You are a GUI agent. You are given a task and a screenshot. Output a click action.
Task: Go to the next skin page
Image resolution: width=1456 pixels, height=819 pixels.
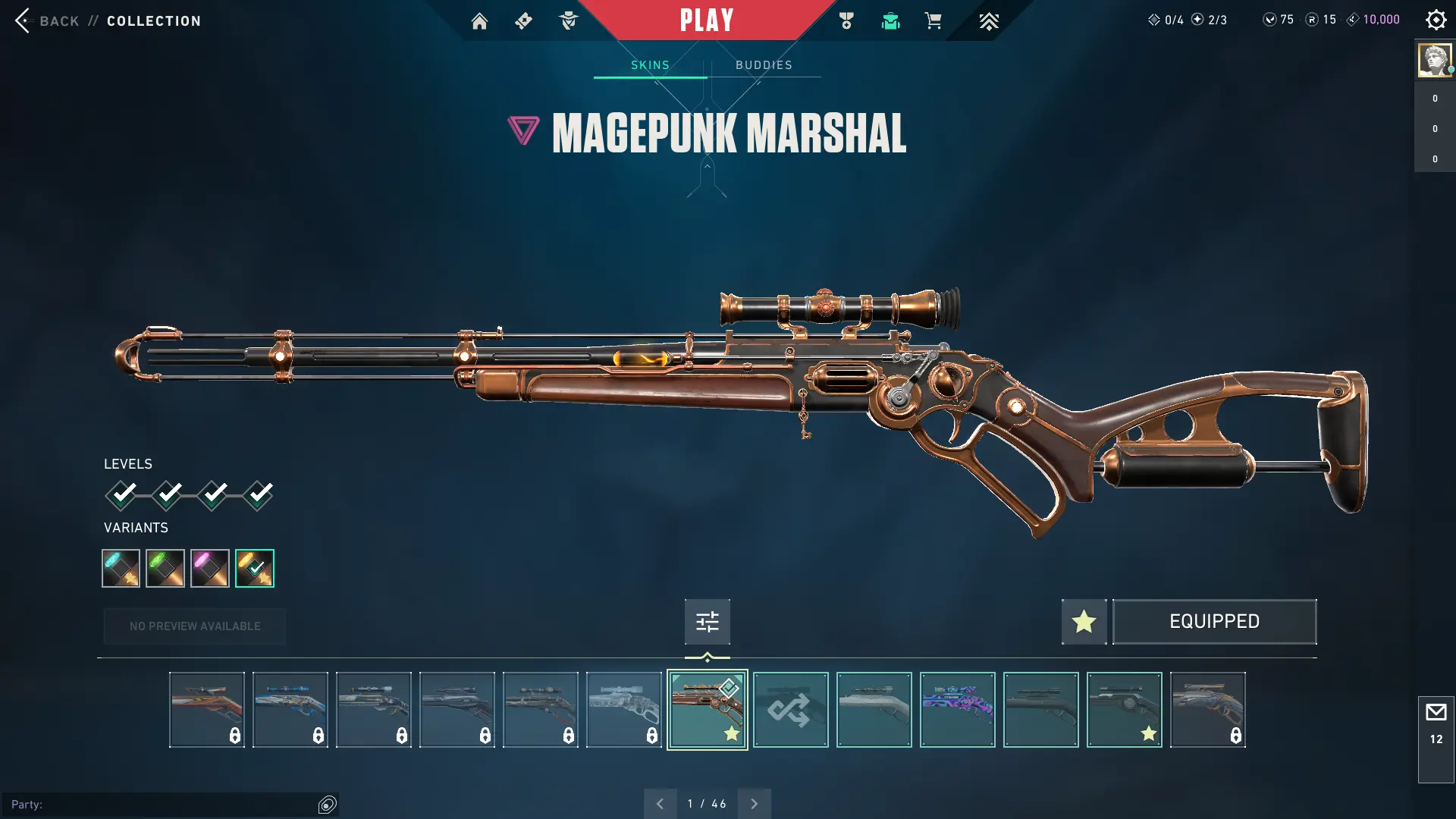click(754, 804)
